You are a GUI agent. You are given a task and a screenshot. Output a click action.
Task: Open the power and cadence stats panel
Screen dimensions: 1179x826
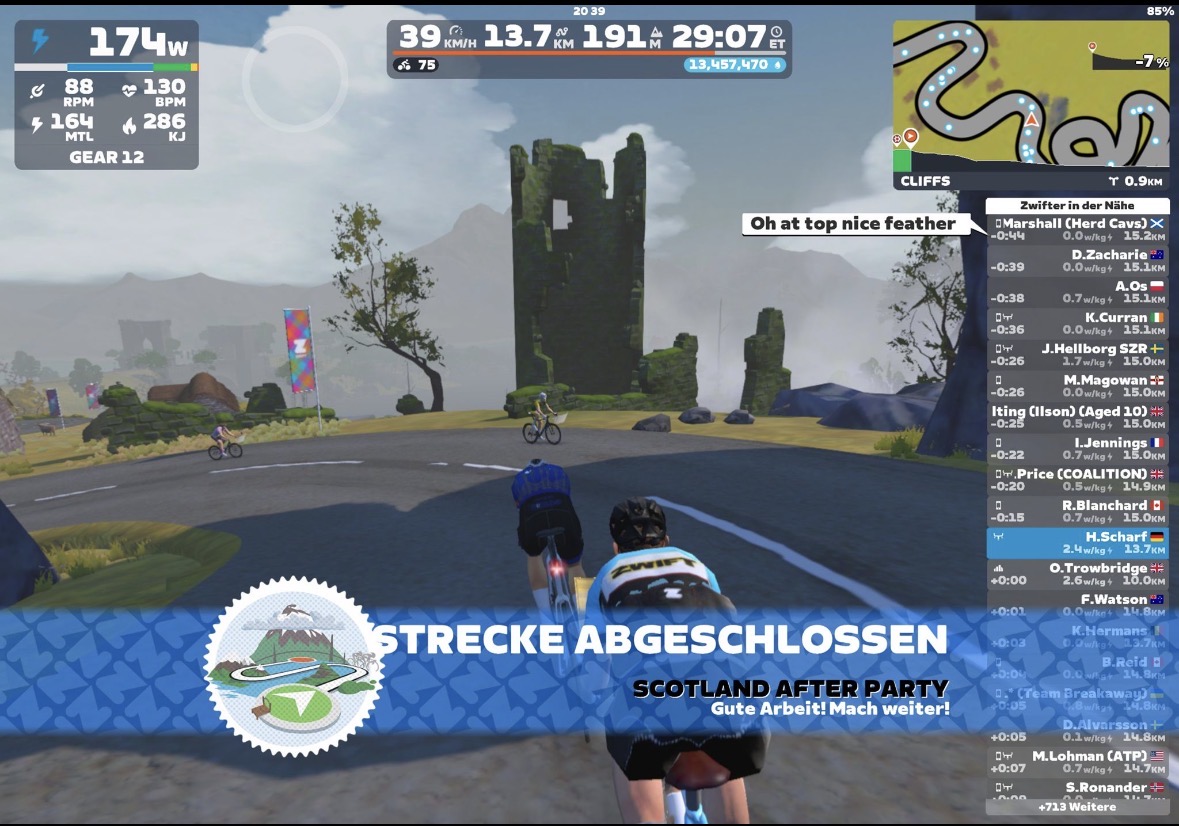coord(106,94)
